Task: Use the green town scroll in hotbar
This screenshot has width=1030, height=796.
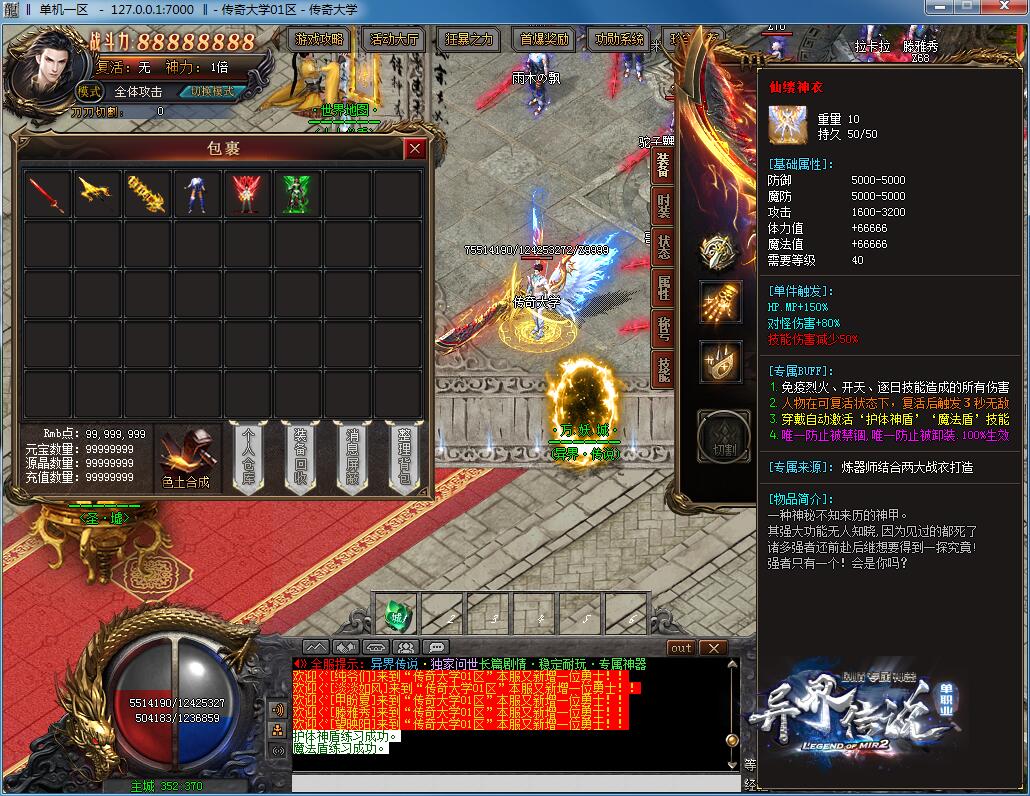Action: pyautogui.click(x=396, y=613)
